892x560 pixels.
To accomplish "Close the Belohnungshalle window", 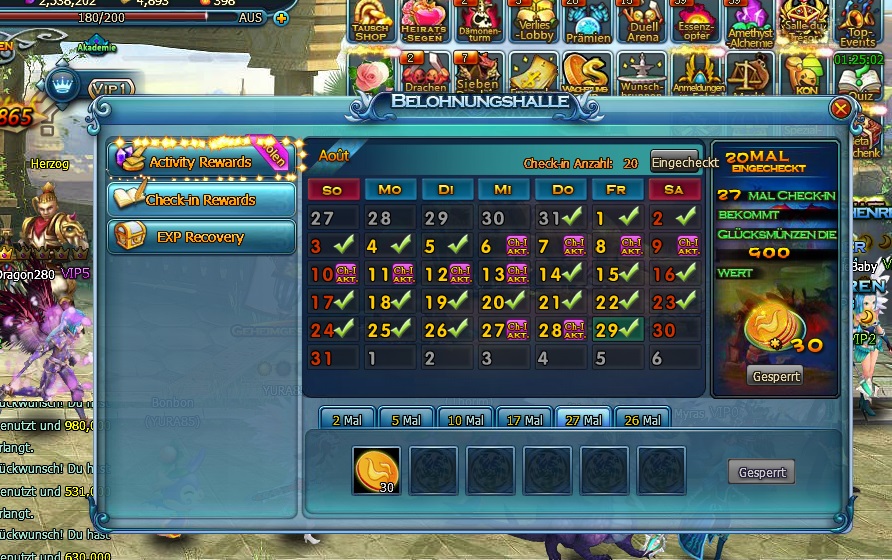I will [x=841, y=108].
